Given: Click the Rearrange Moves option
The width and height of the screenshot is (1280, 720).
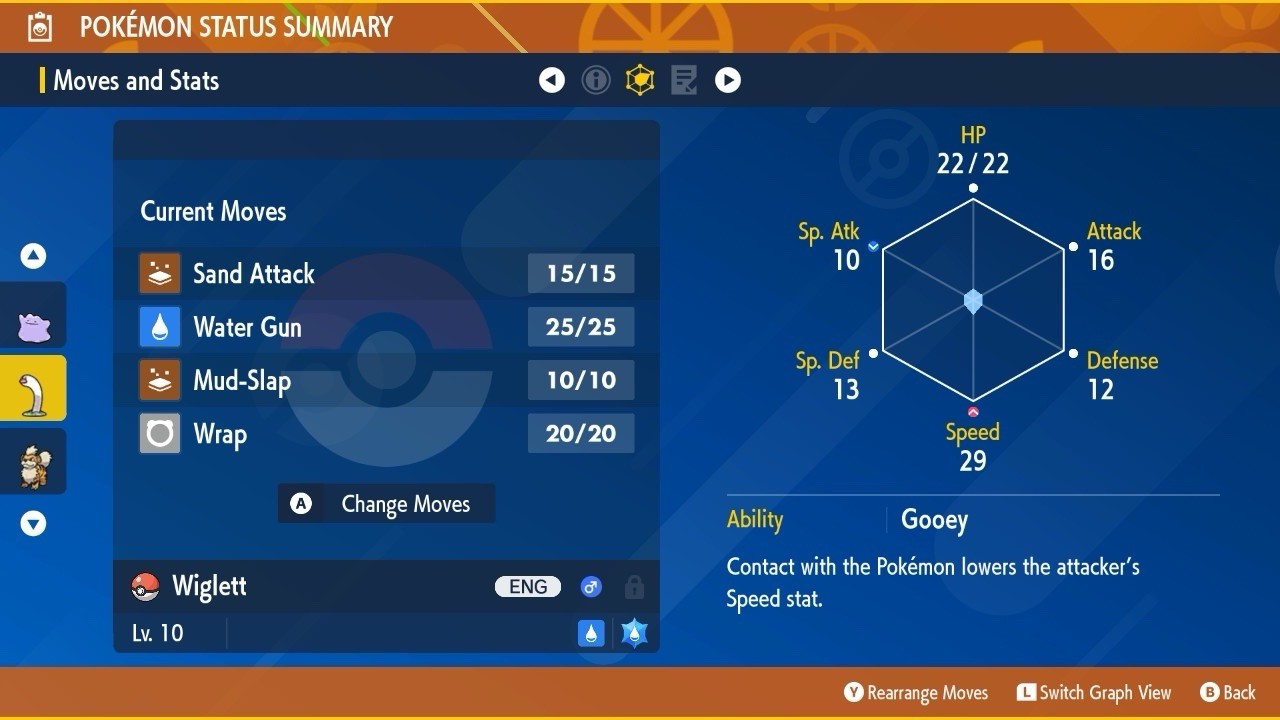Looking at the screenshot, I should pyautogui.click(x=916, y=692).
